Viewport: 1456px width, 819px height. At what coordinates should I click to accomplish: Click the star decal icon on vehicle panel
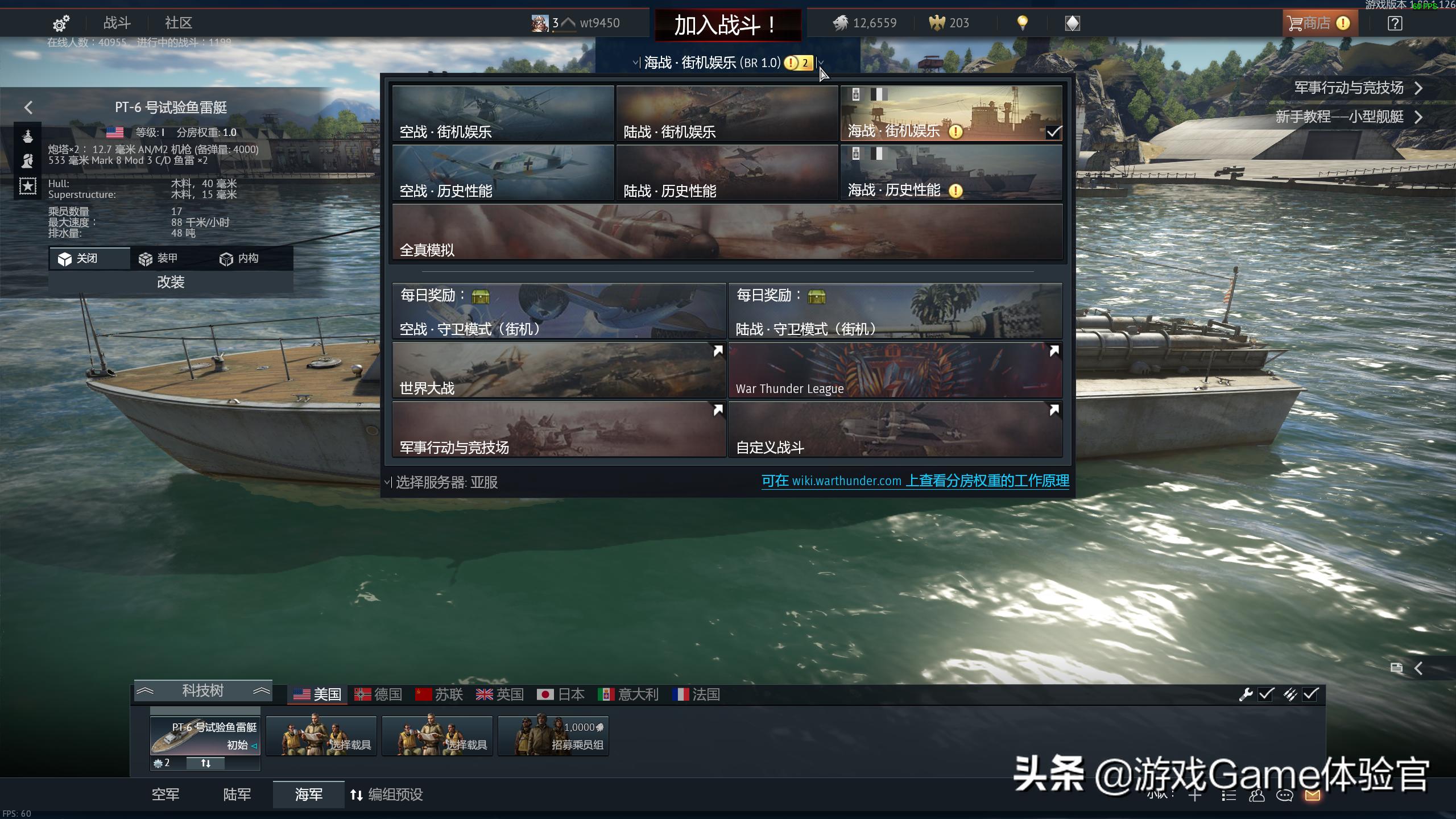point(27,184)
